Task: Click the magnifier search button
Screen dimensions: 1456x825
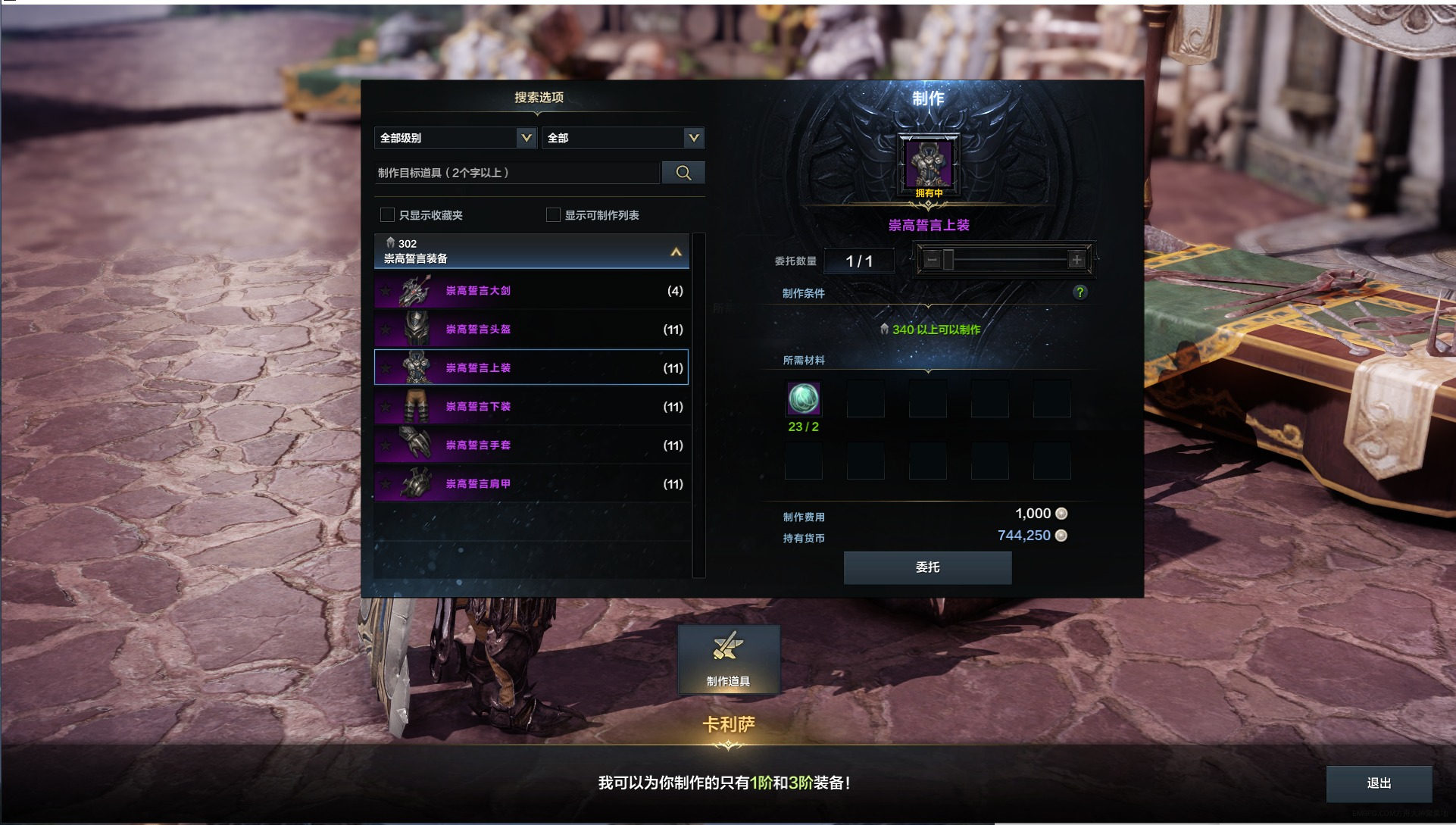Action: pos(683,173)
